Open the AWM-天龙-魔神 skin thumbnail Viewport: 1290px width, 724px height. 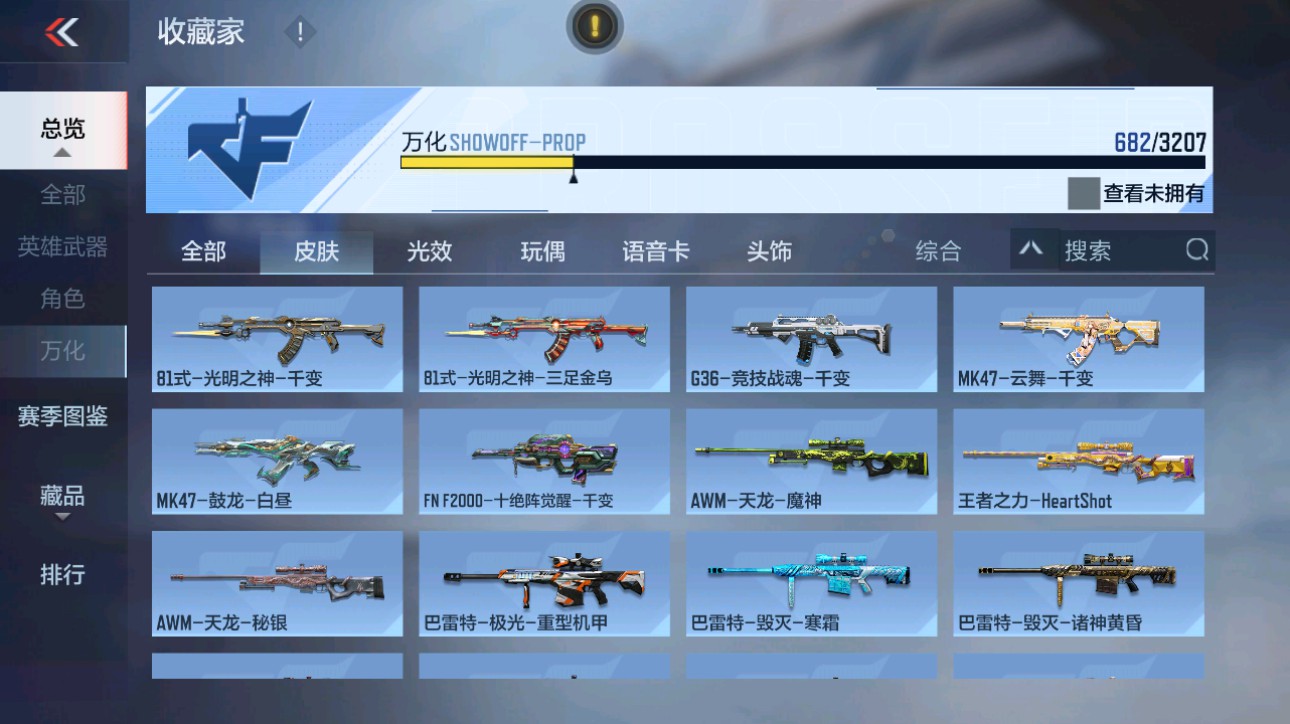coord(811,460)
